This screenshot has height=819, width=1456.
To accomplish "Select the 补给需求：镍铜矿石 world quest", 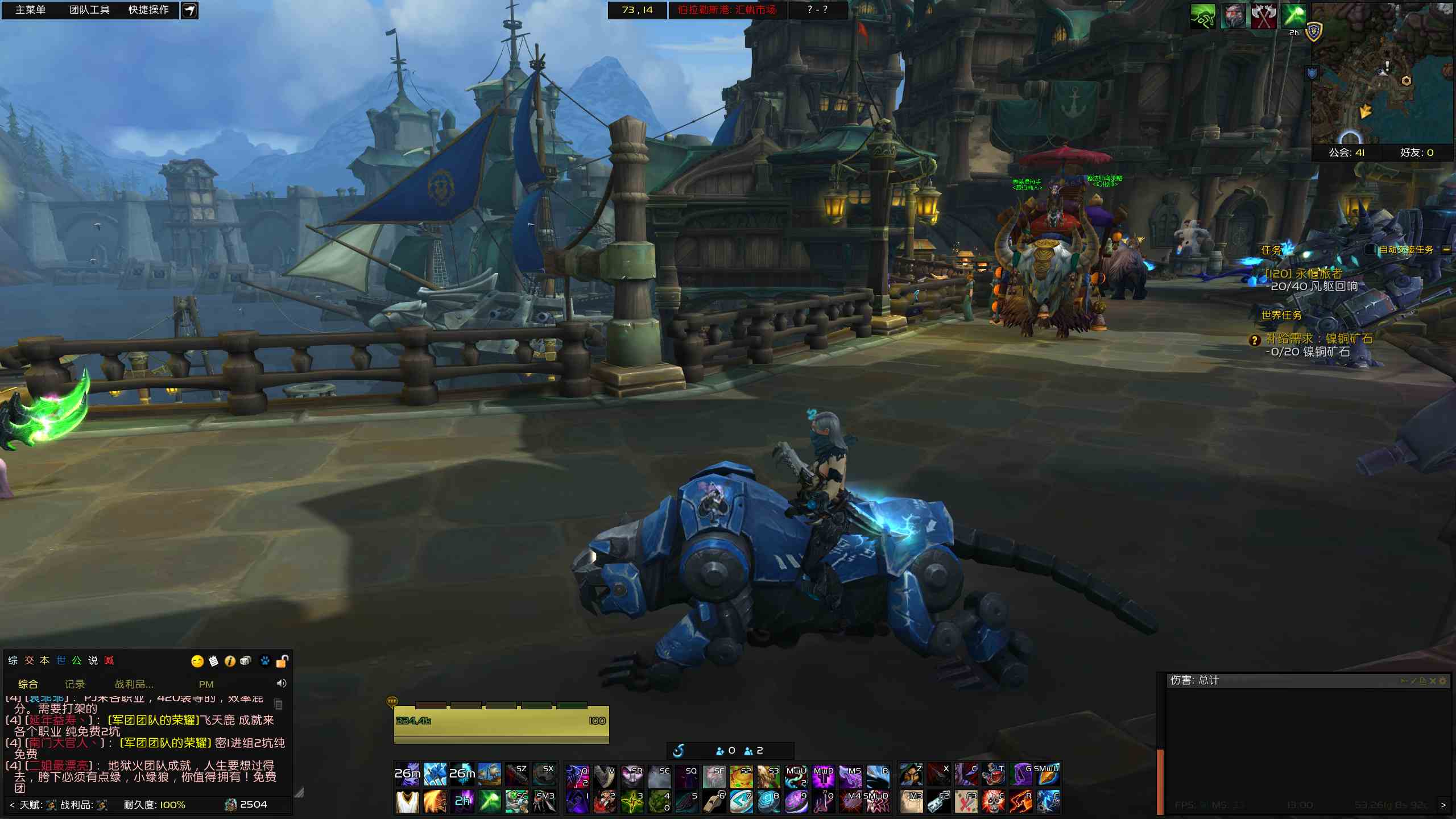I will [1319, 339].
